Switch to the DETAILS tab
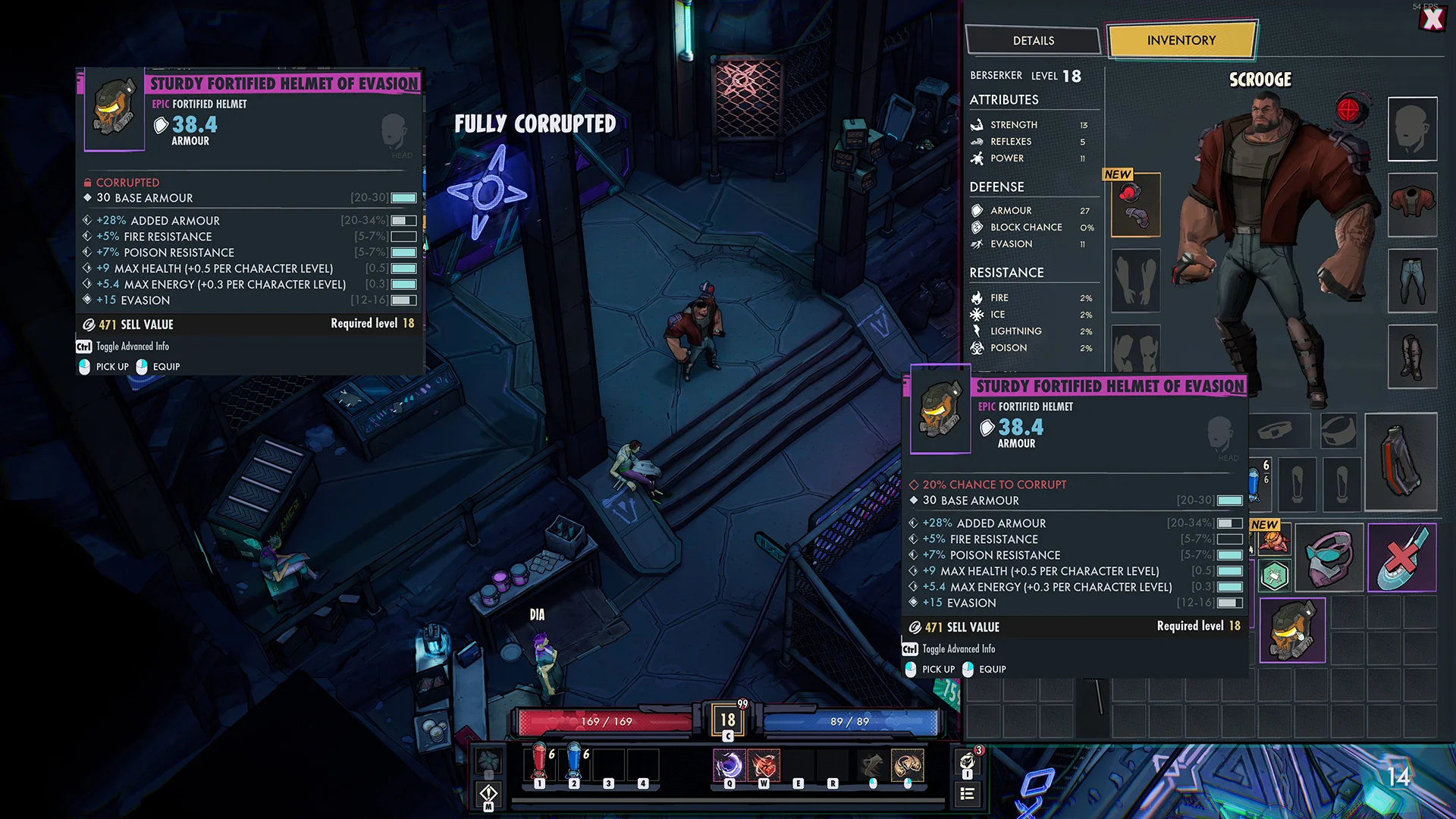Image resolution: width=1456 pixels, height=819 pixels. tap(1033, 40)
